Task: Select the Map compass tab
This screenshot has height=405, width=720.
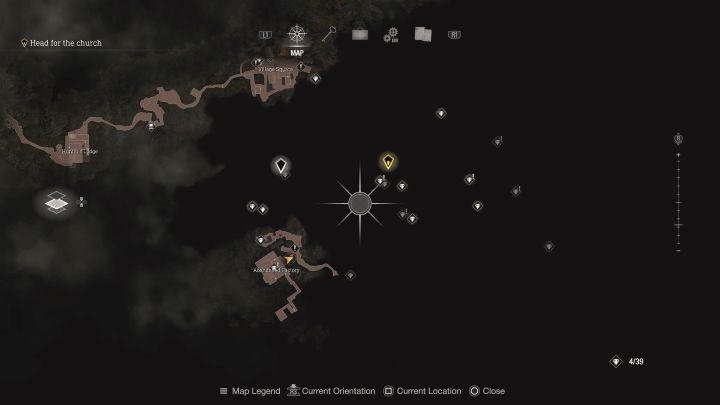Action: [296, 35]
